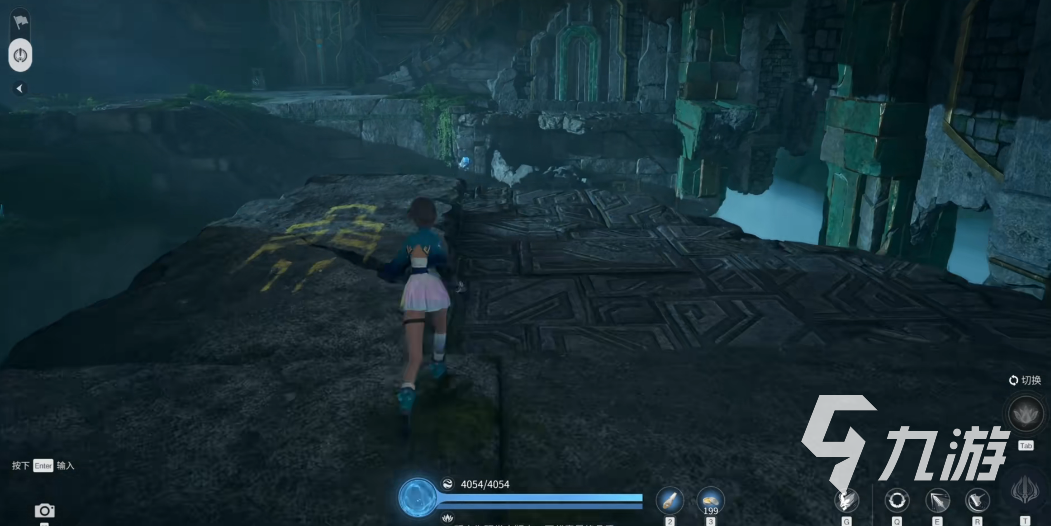The width and height of the screenshot is (1051, 526).
Task: Activate the R key skill icon
Action: pos(977,500)
